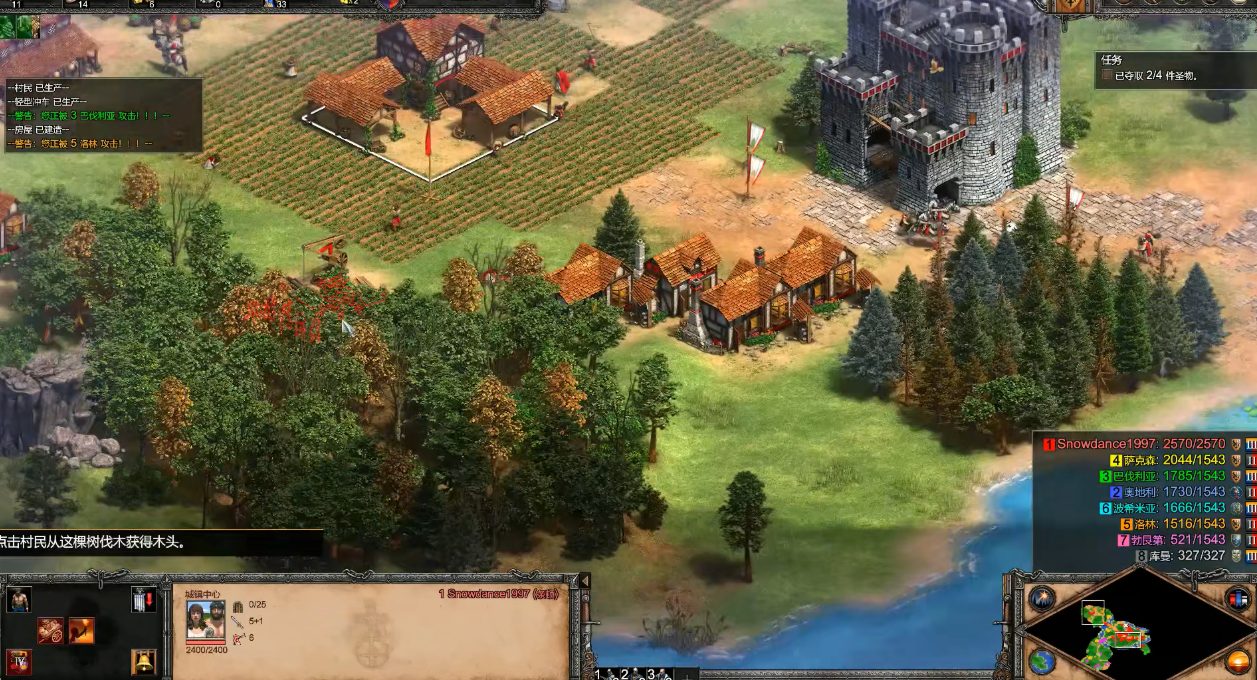1257x680 pixels.
Task: Switch minimap to the globe terrain view
Action: tap(1041, 661)
